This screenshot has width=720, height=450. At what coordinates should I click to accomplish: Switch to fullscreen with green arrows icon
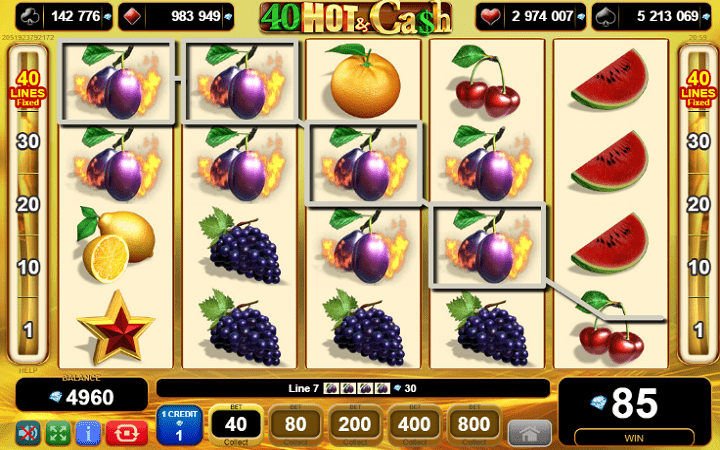(x=58, y=433)
